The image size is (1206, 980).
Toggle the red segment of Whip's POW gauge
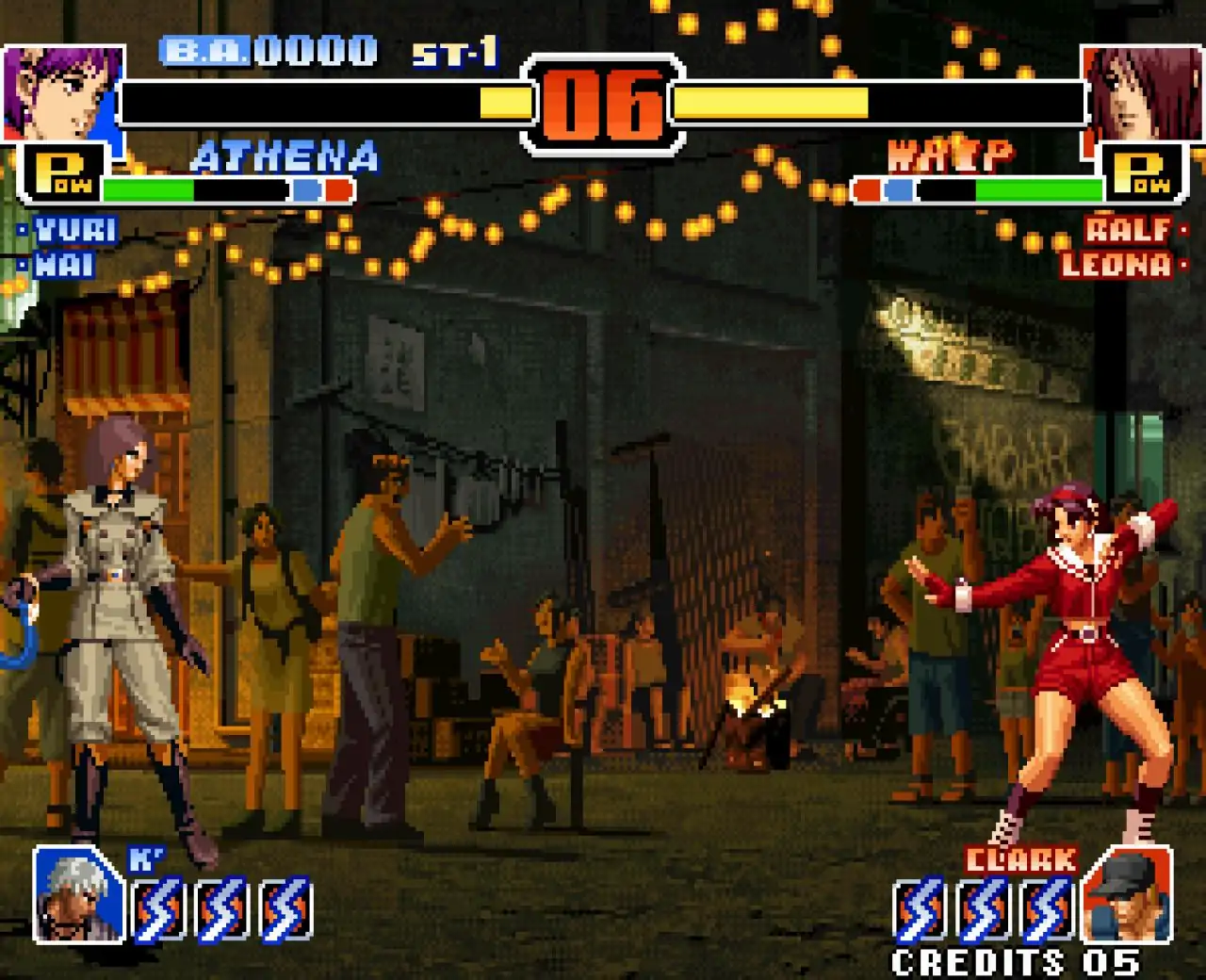(865, 189)
